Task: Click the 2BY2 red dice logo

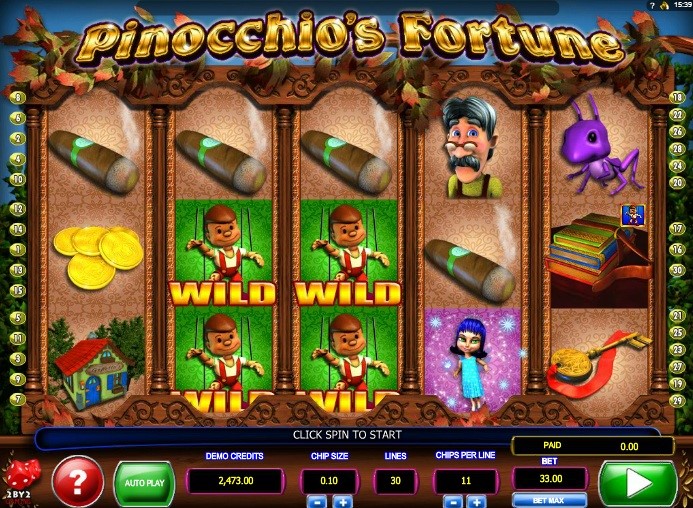Action: pos(18,476)
